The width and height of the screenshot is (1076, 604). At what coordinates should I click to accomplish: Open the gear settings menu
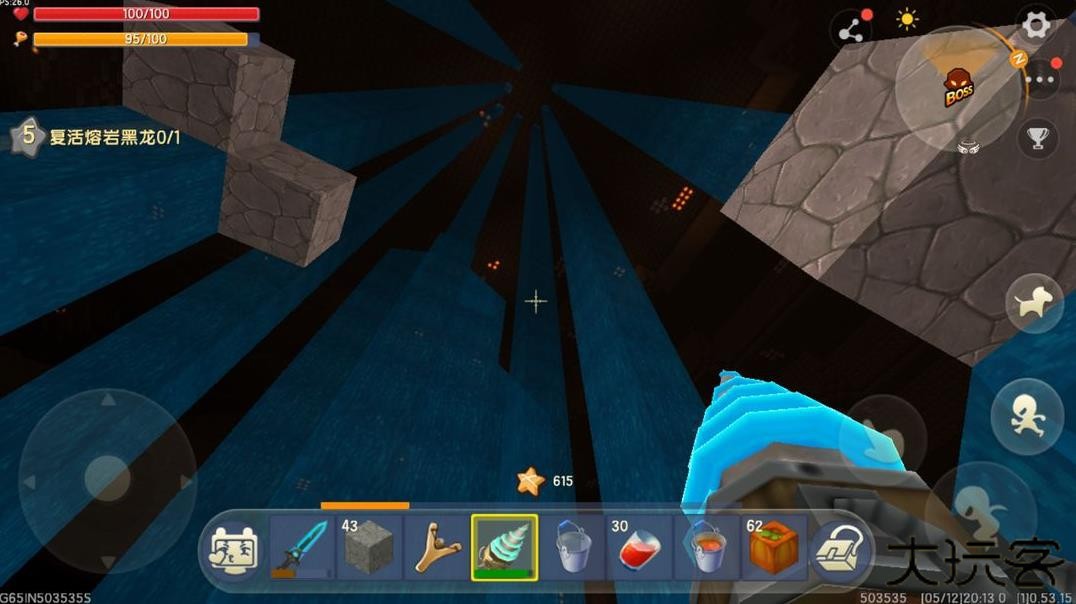point(1037,24)
